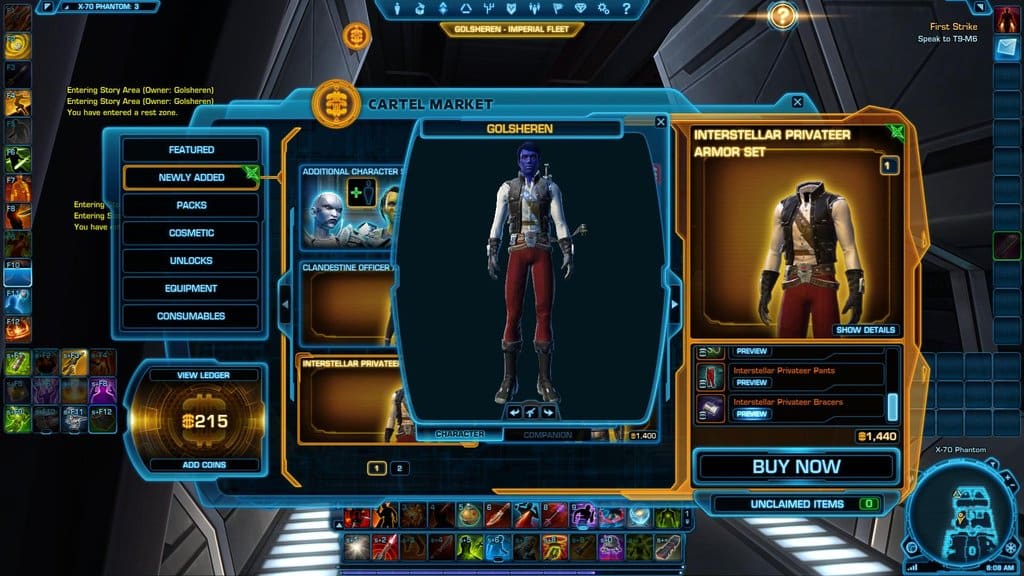1024x576 pixels.
Task: Go to page 2 of items
Action: pos(398,468)
